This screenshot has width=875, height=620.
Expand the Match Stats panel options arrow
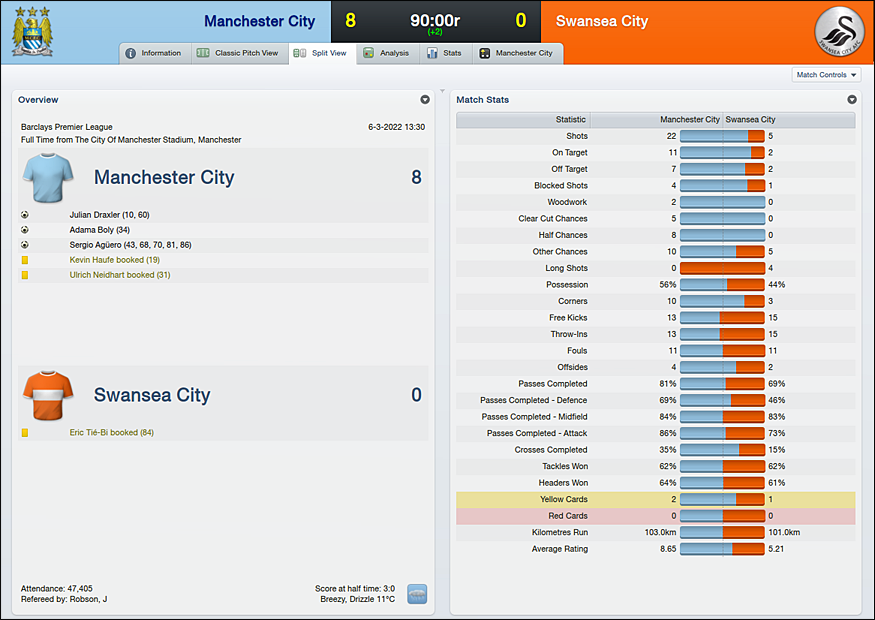pyautogui.click(x=852, y=100)
